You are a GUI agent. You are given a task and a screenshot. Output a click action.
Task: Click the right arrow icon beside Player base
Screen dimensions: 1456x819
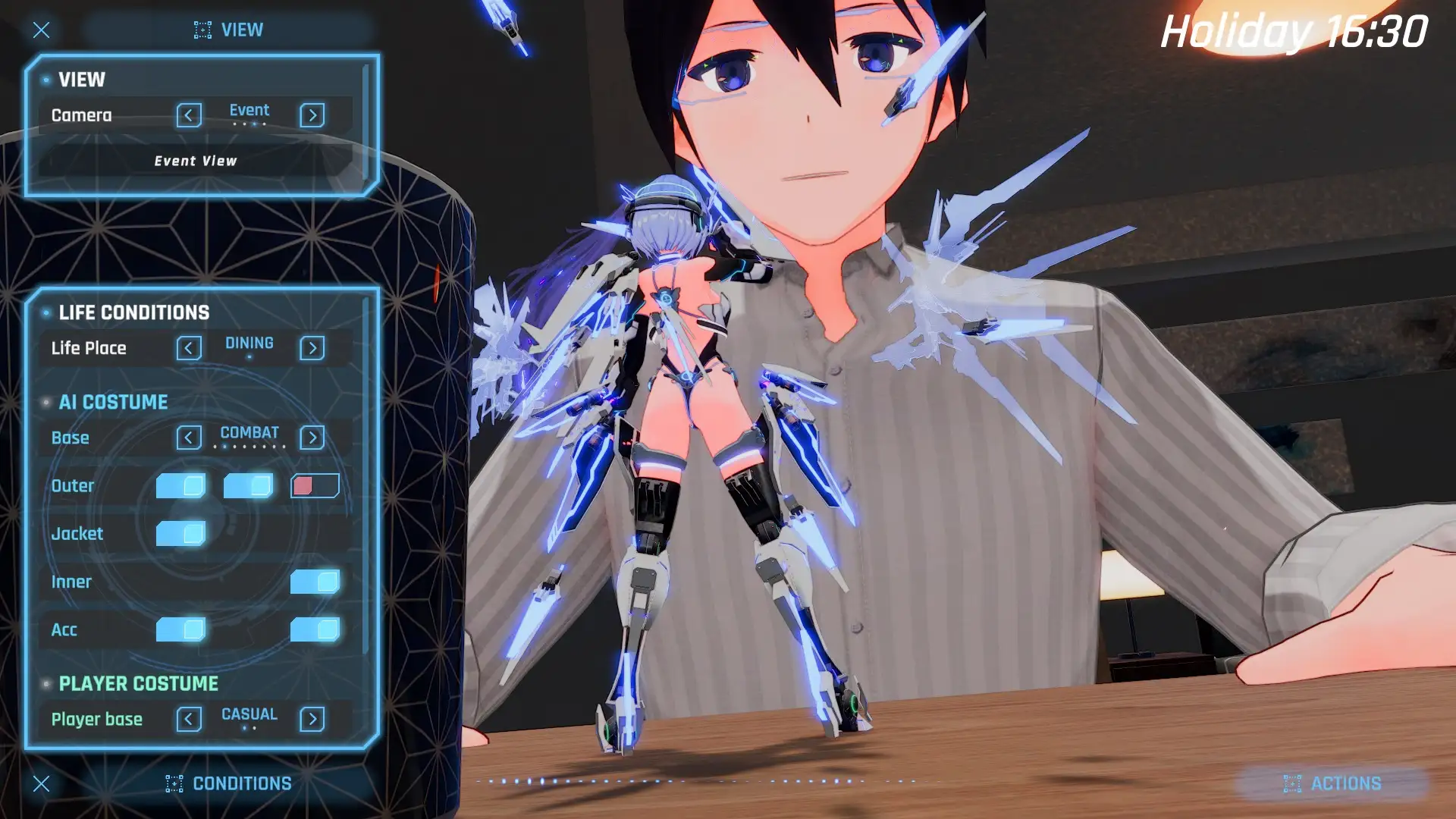tap(312, 719)
